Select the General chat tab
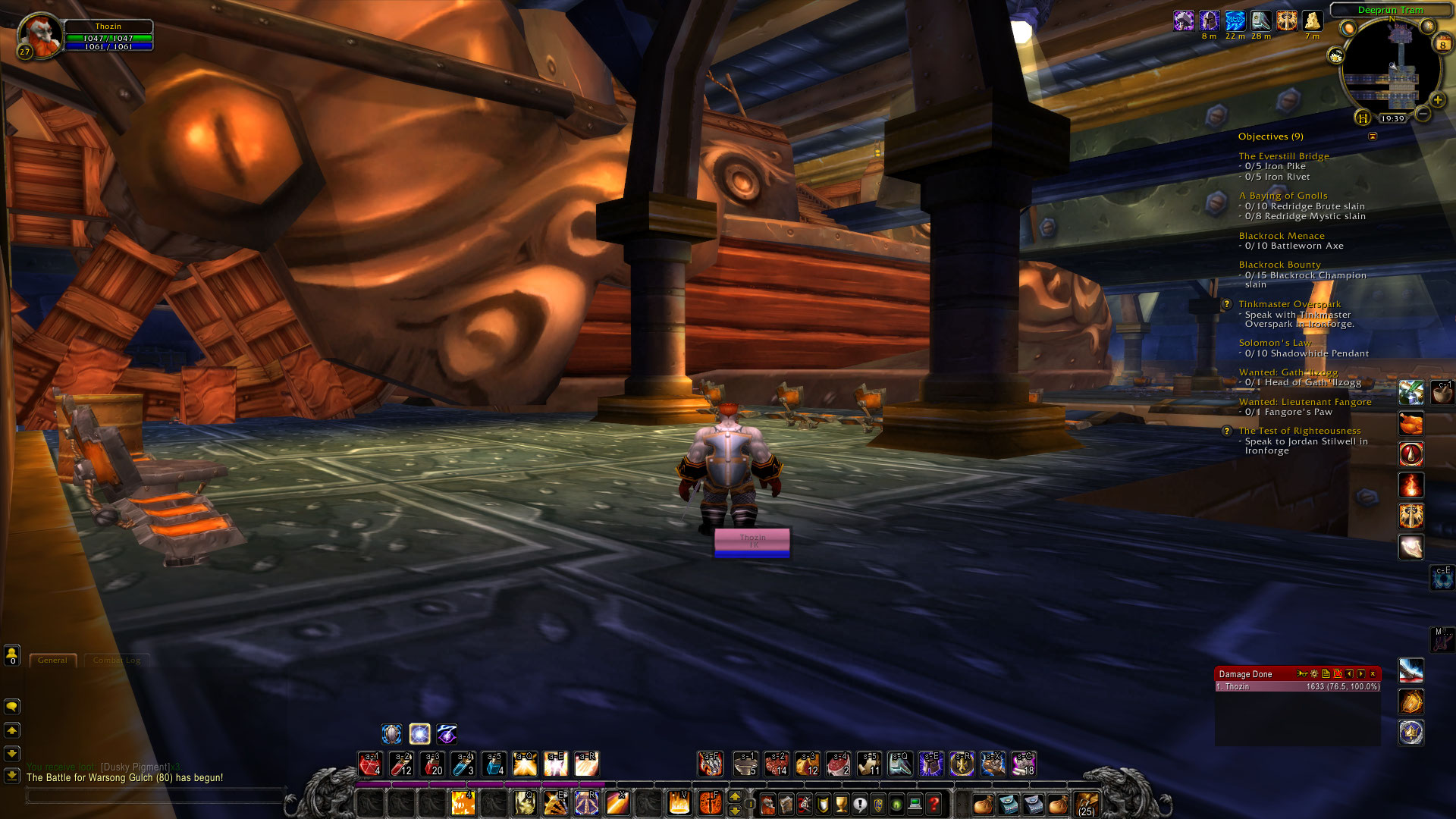 coord(52,660)
